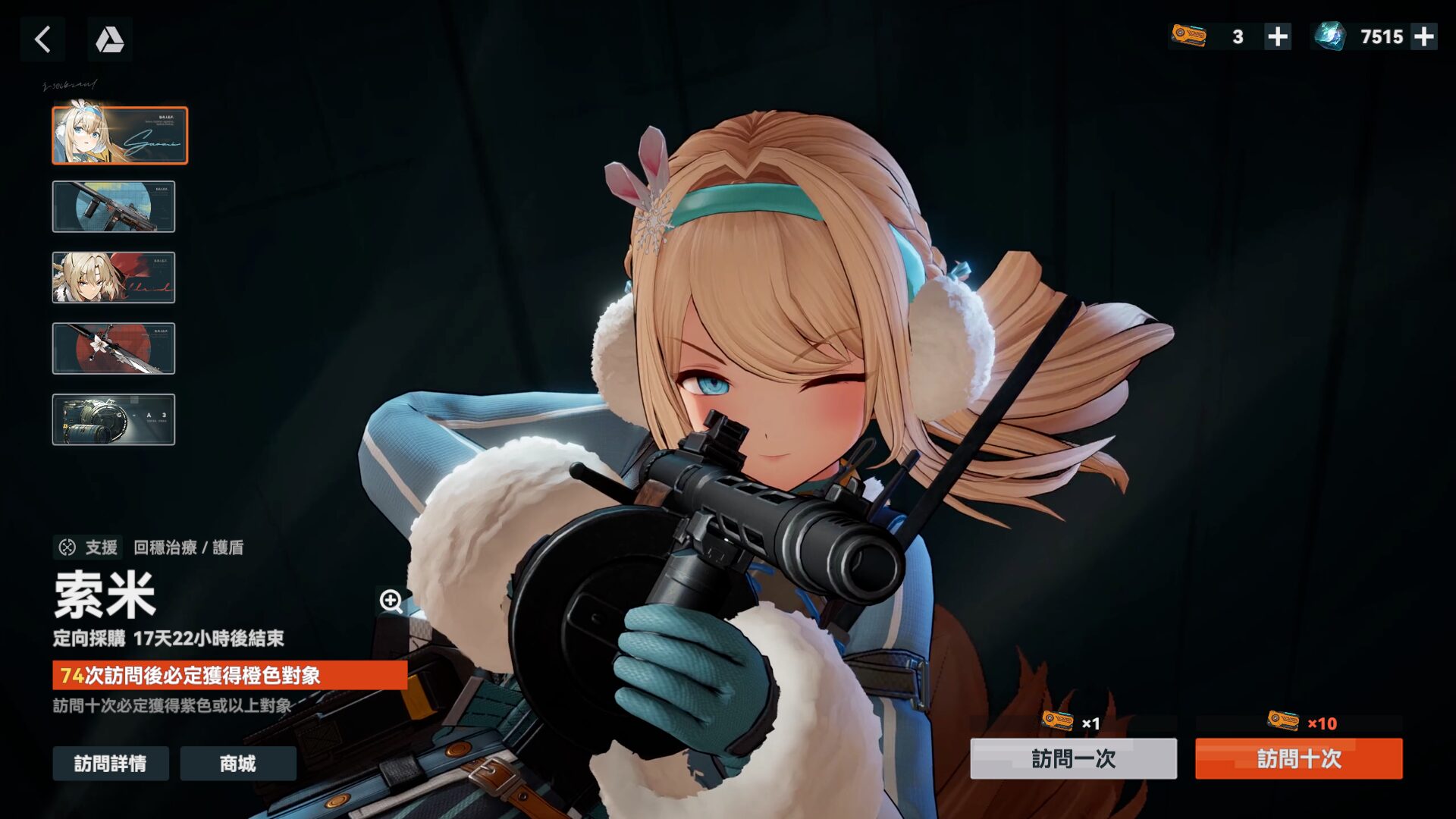Open the 商城 shop

click(237, 764)
